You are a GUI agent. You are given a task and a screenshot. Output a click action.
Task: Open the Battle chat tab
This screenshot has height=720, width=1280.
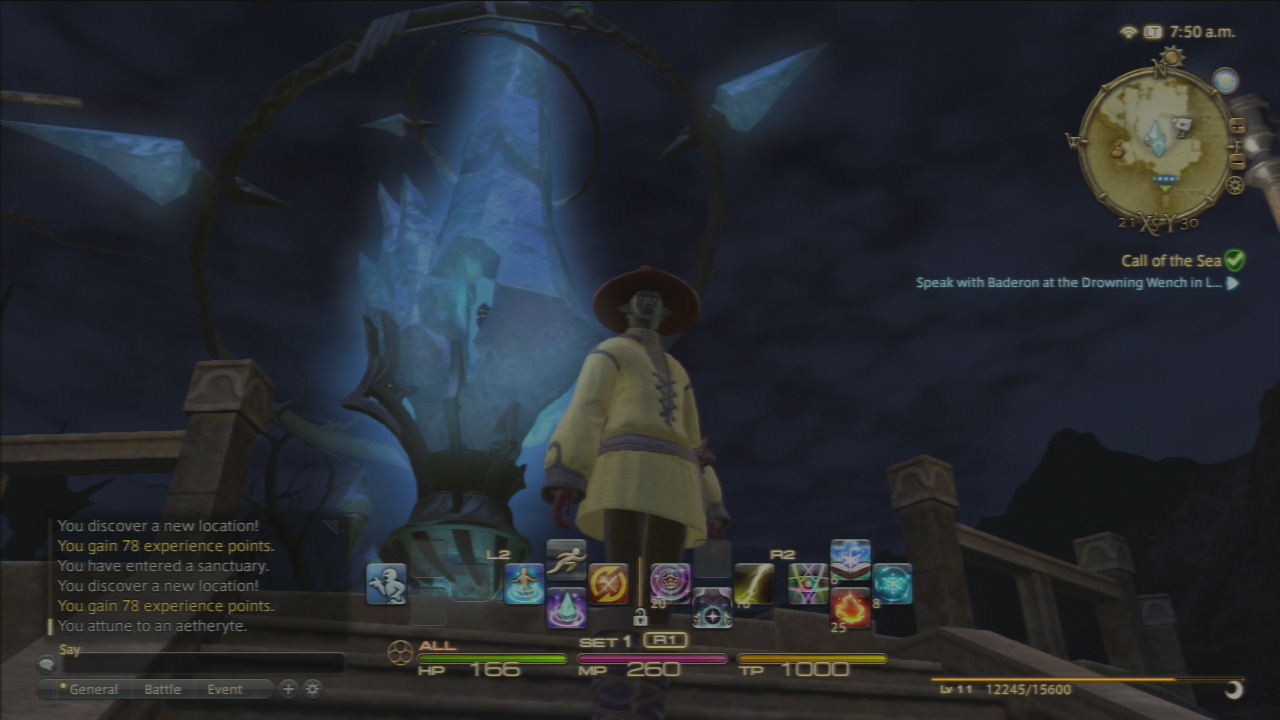pos(163,689)
